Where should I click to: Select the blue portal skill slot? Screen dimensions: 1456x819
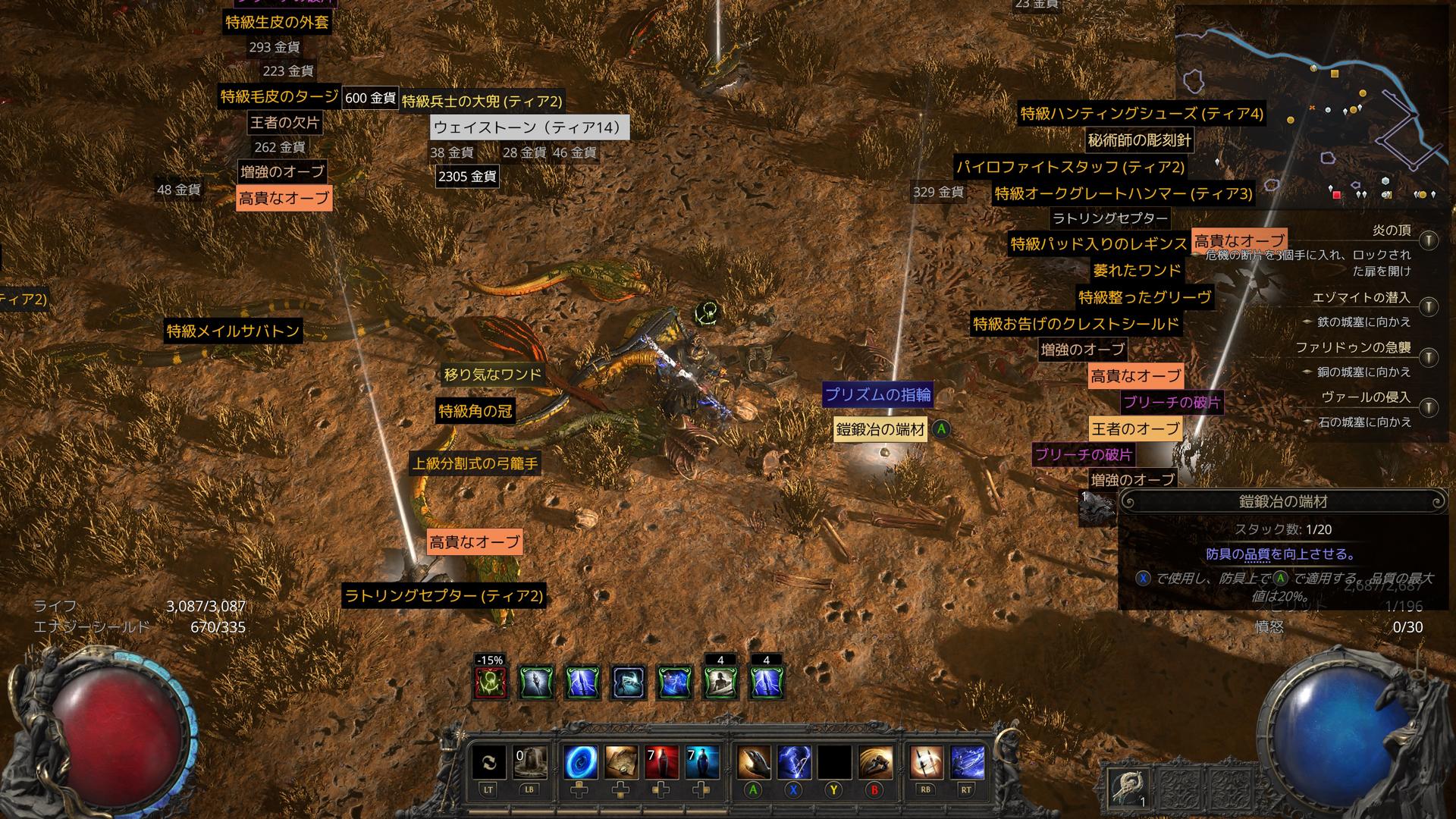pyautogui.click(x=580, y=762)
